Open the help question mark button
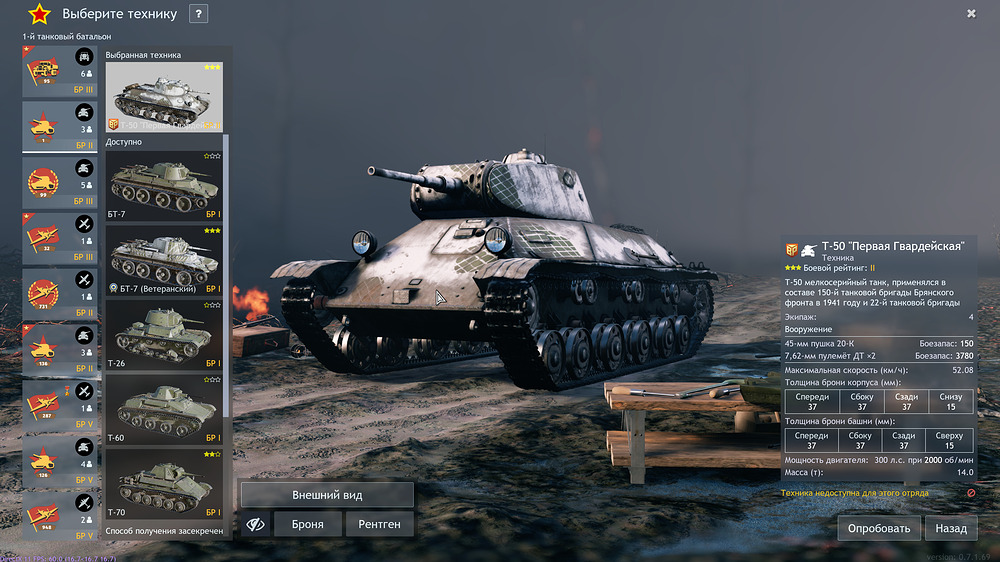1000x562 pixels. [x=198, y=14]
